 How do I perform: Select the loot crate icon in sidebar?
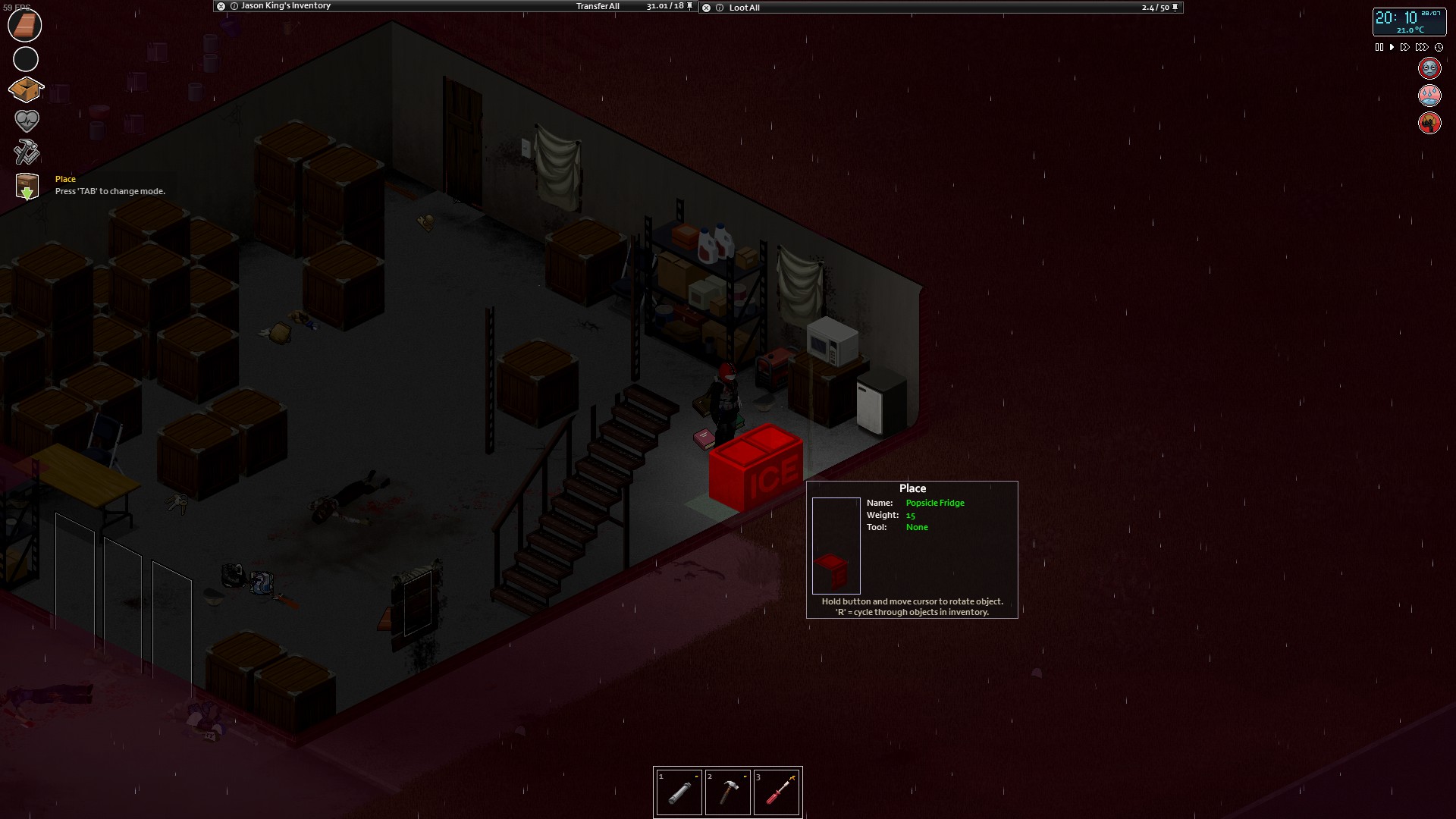point(26,89)
